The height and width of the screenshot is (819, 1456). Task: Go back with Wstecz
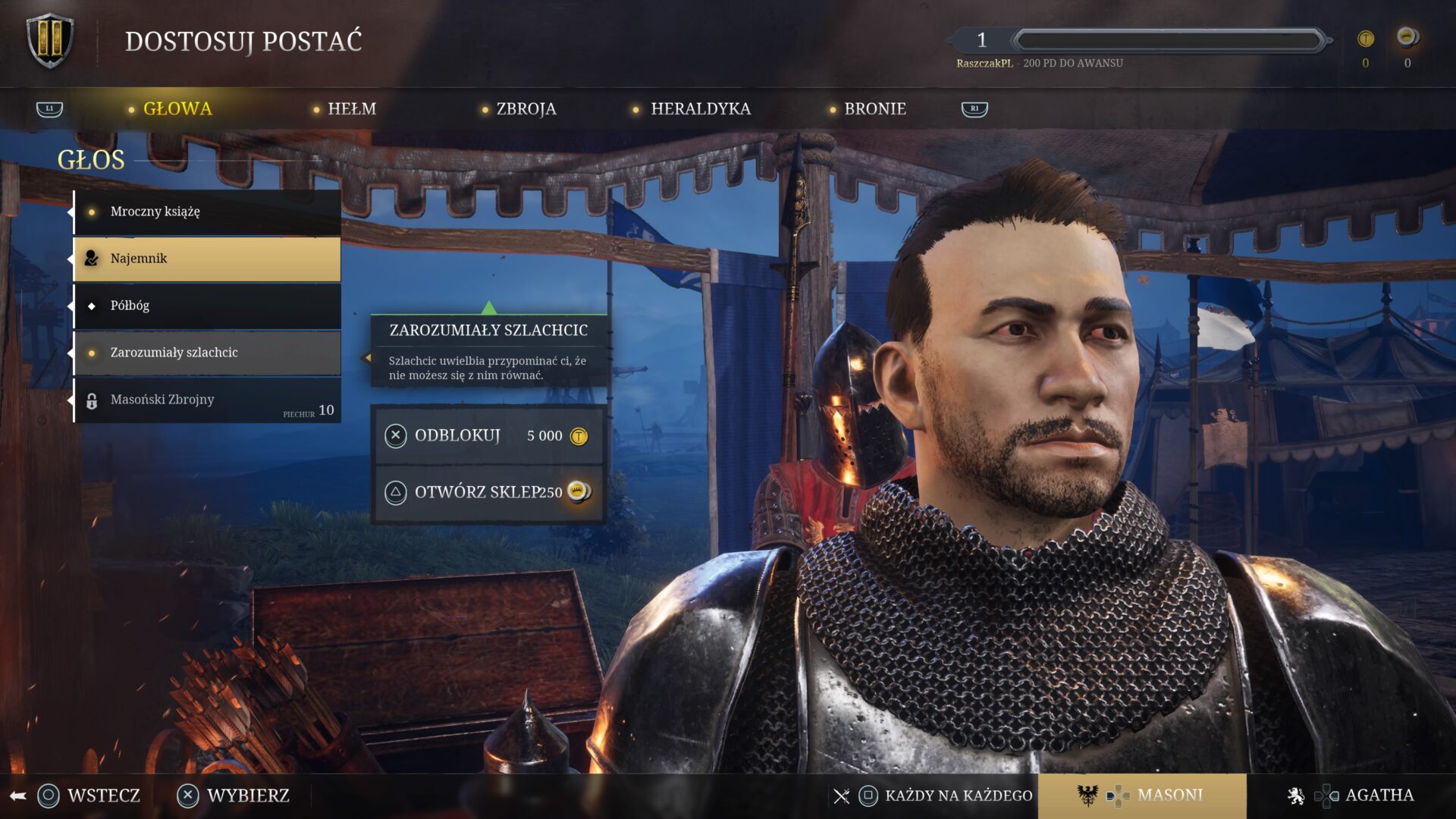tap(89, 795)
